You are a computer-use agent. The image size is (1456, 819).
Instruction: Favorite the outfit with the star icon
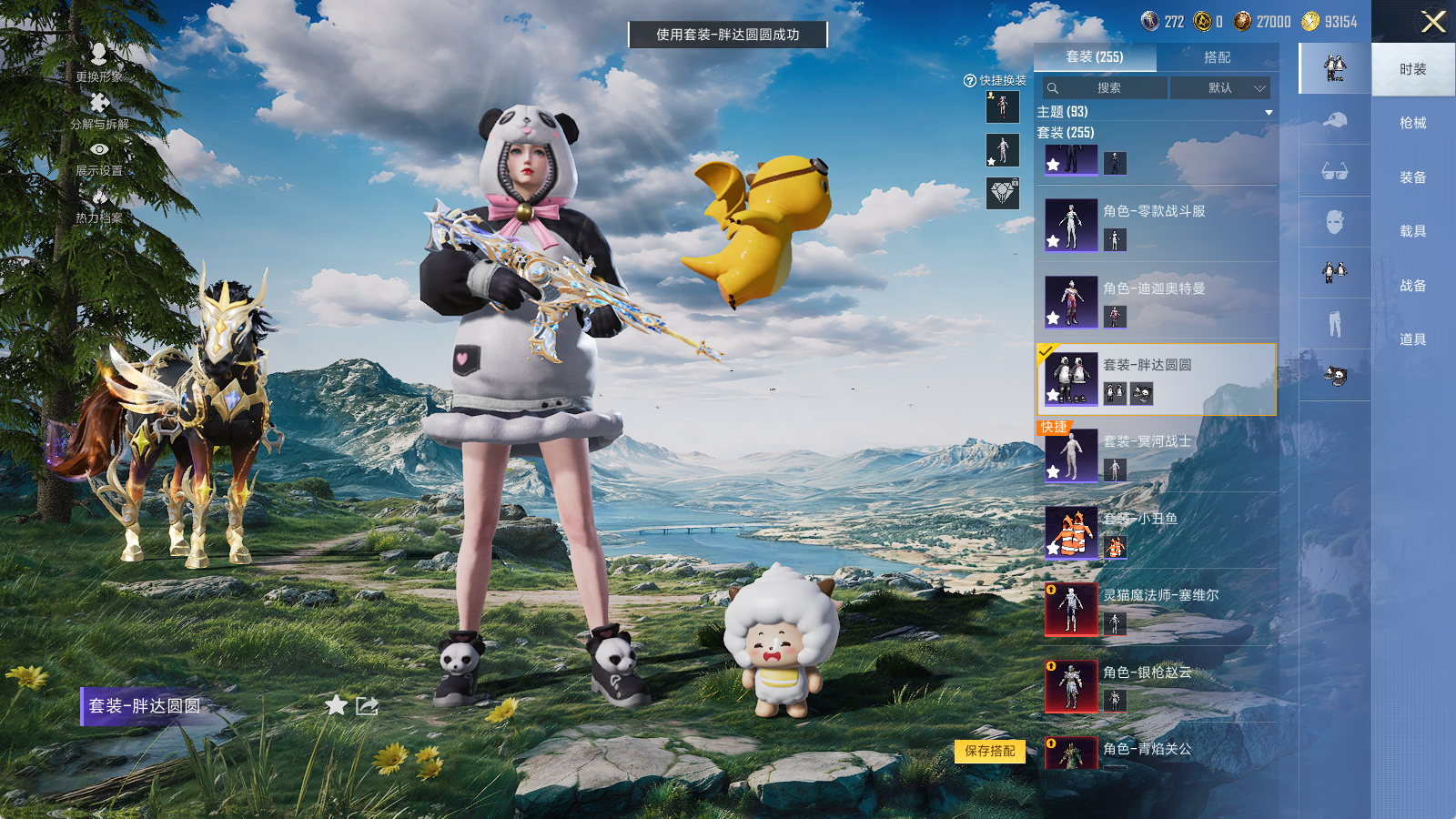(x=336, y=705)
